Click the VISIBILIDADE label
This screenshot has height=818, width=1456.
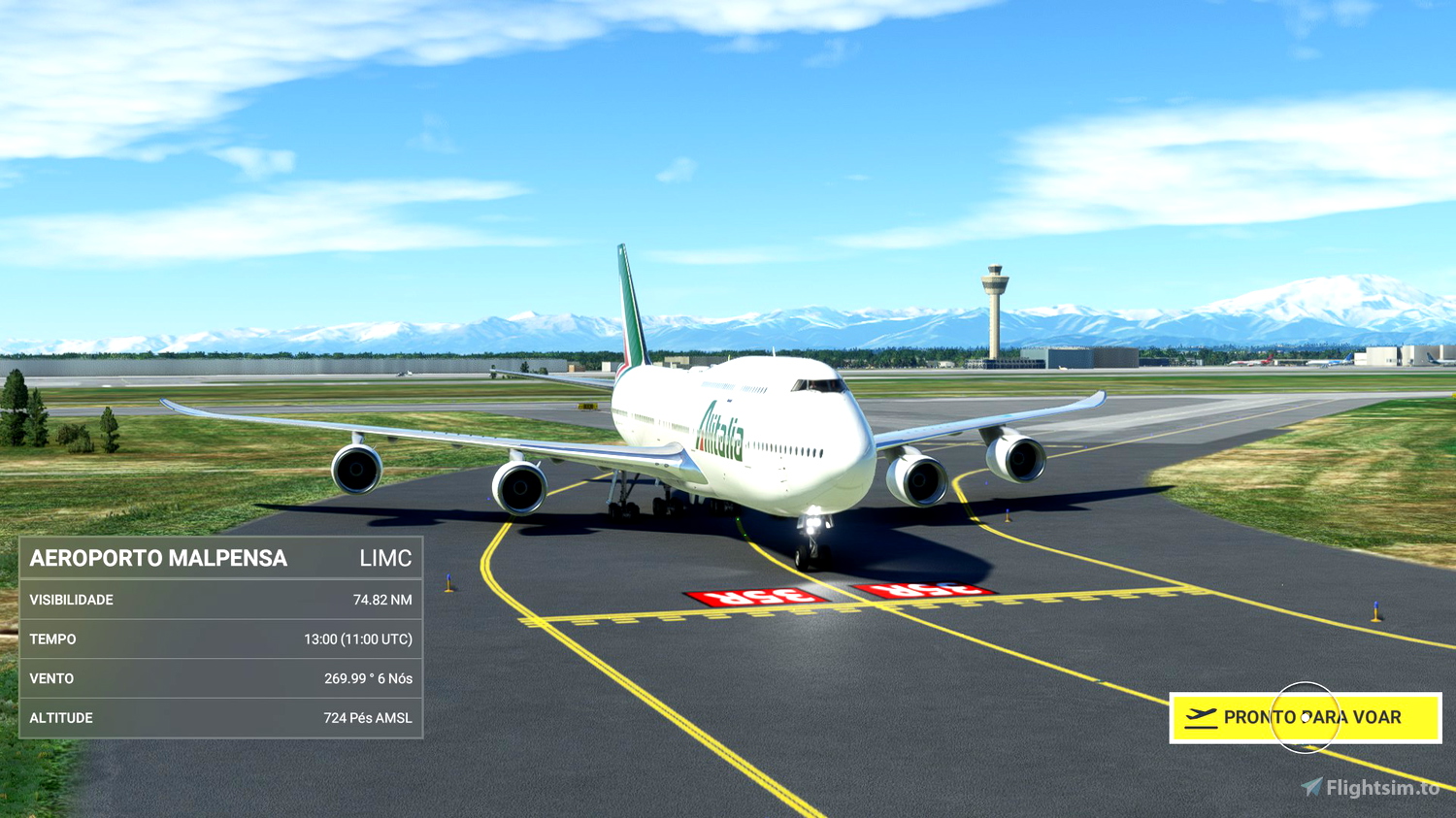73,600
